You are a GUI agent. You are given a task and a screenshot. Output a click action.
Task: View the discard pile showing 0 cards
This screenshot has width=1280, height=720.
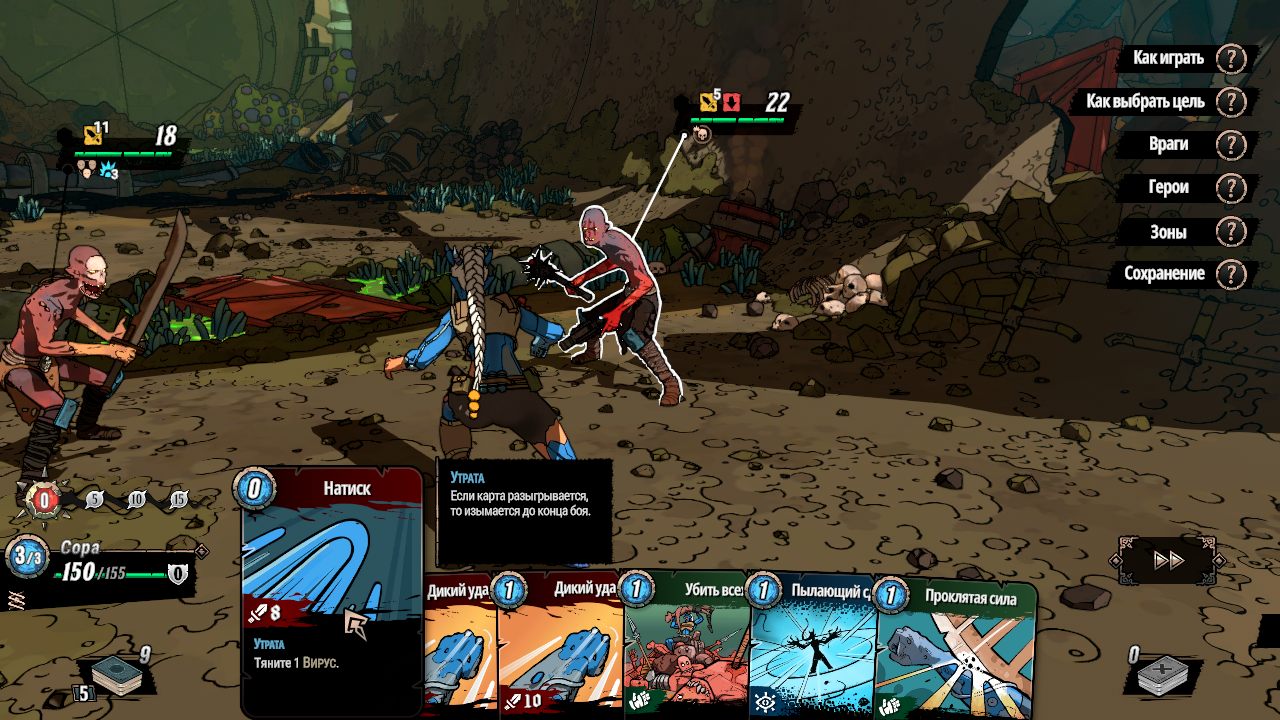[1168, 675]
